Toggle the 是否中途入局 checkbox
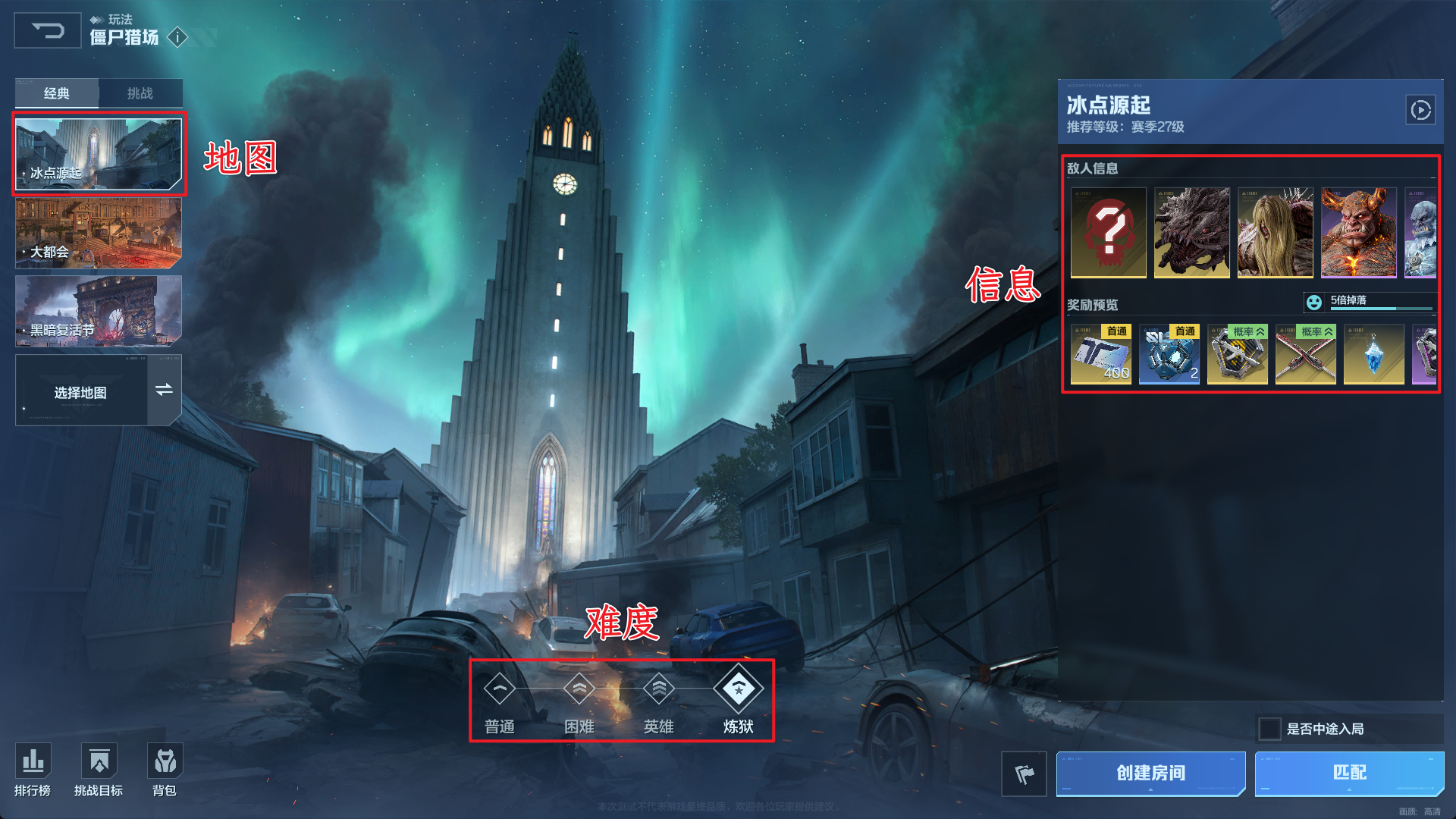1456x819 pixels. point(1270,729)
